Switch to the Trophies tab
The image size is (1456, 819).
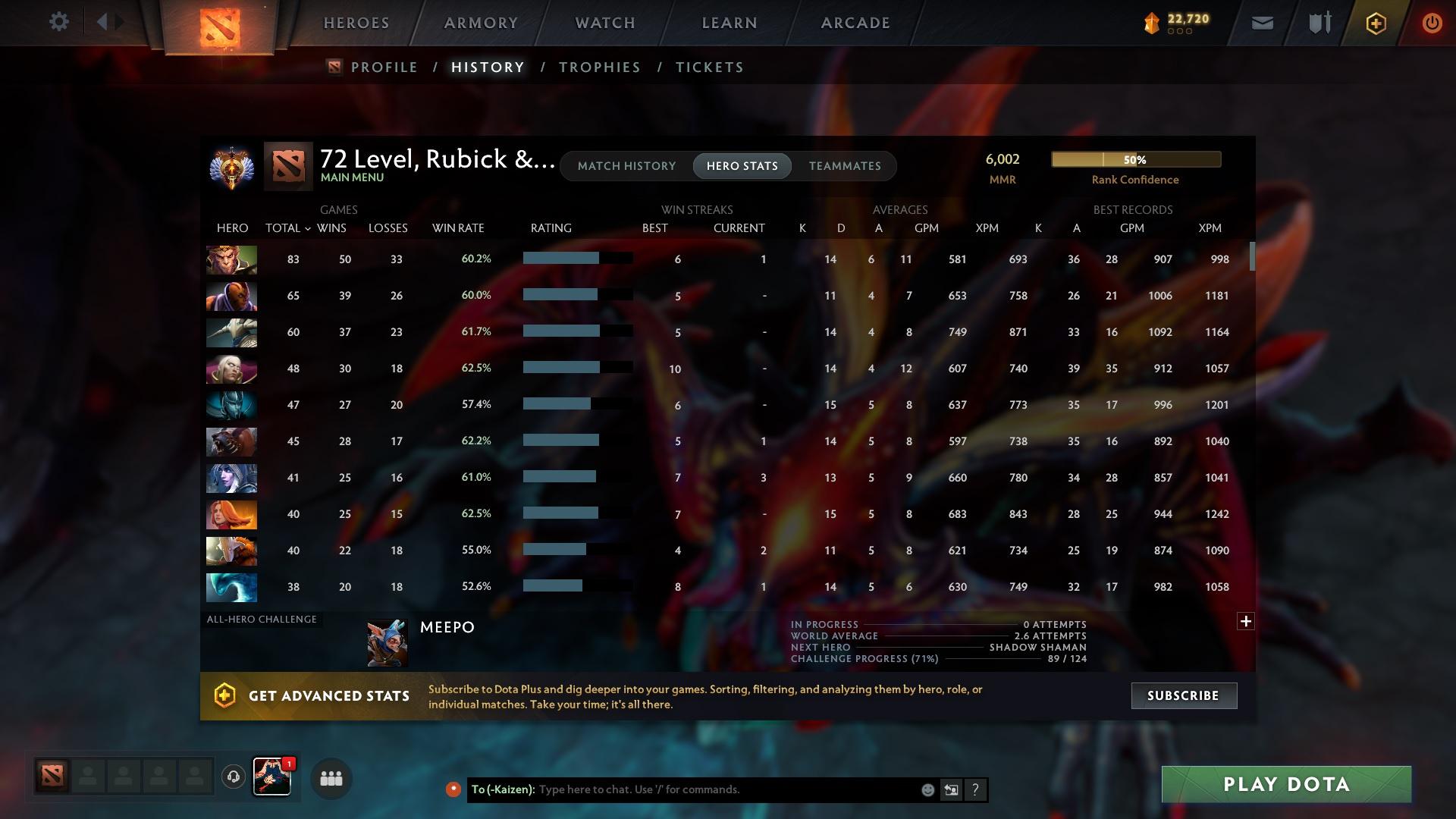tap(599, 67)
